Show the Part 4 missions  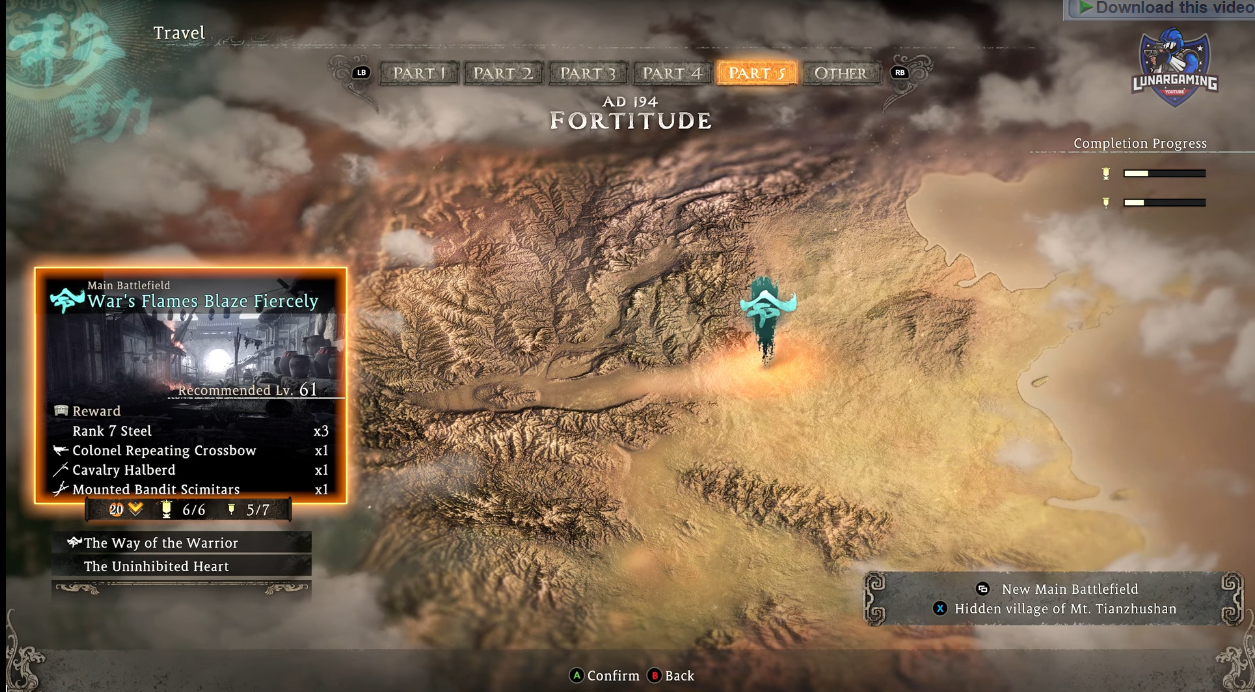pyautogui.click(x=671, y=73)
